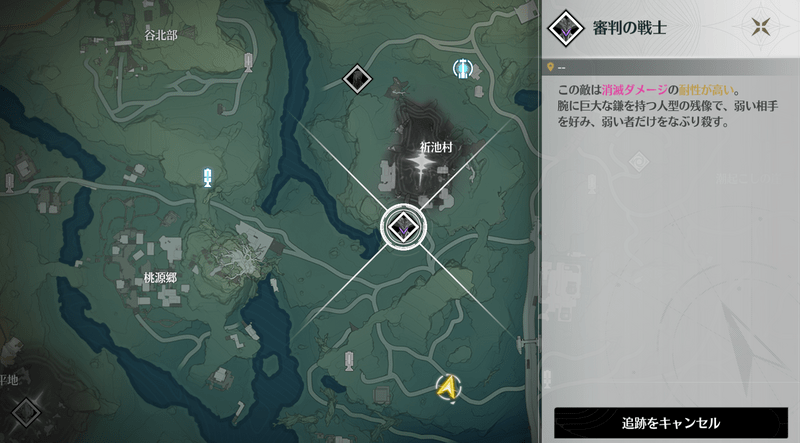Select the 祈池村 sparkle landmark on the map

[428, 171]
